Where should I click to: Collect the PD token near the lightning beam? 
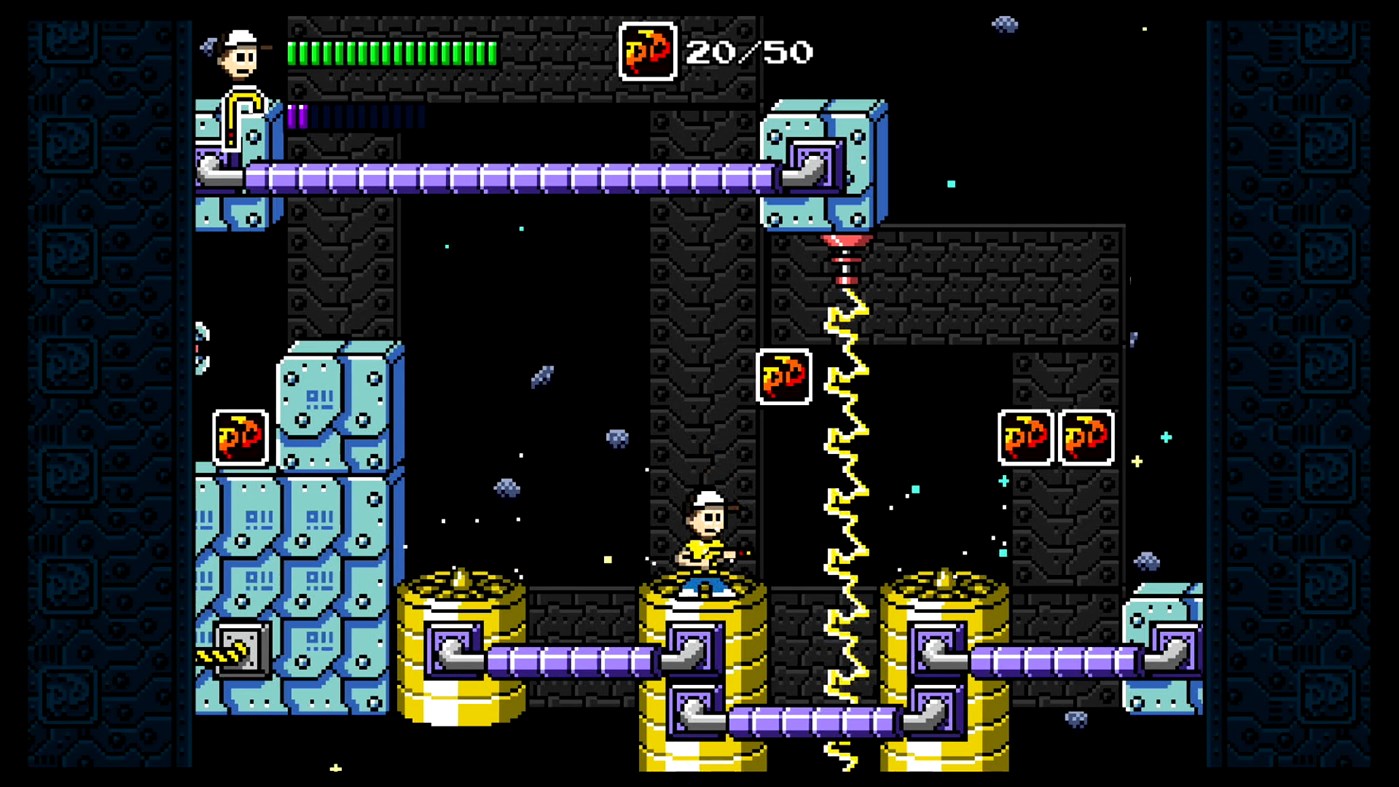pyautogui.click(x=784, y=377)
